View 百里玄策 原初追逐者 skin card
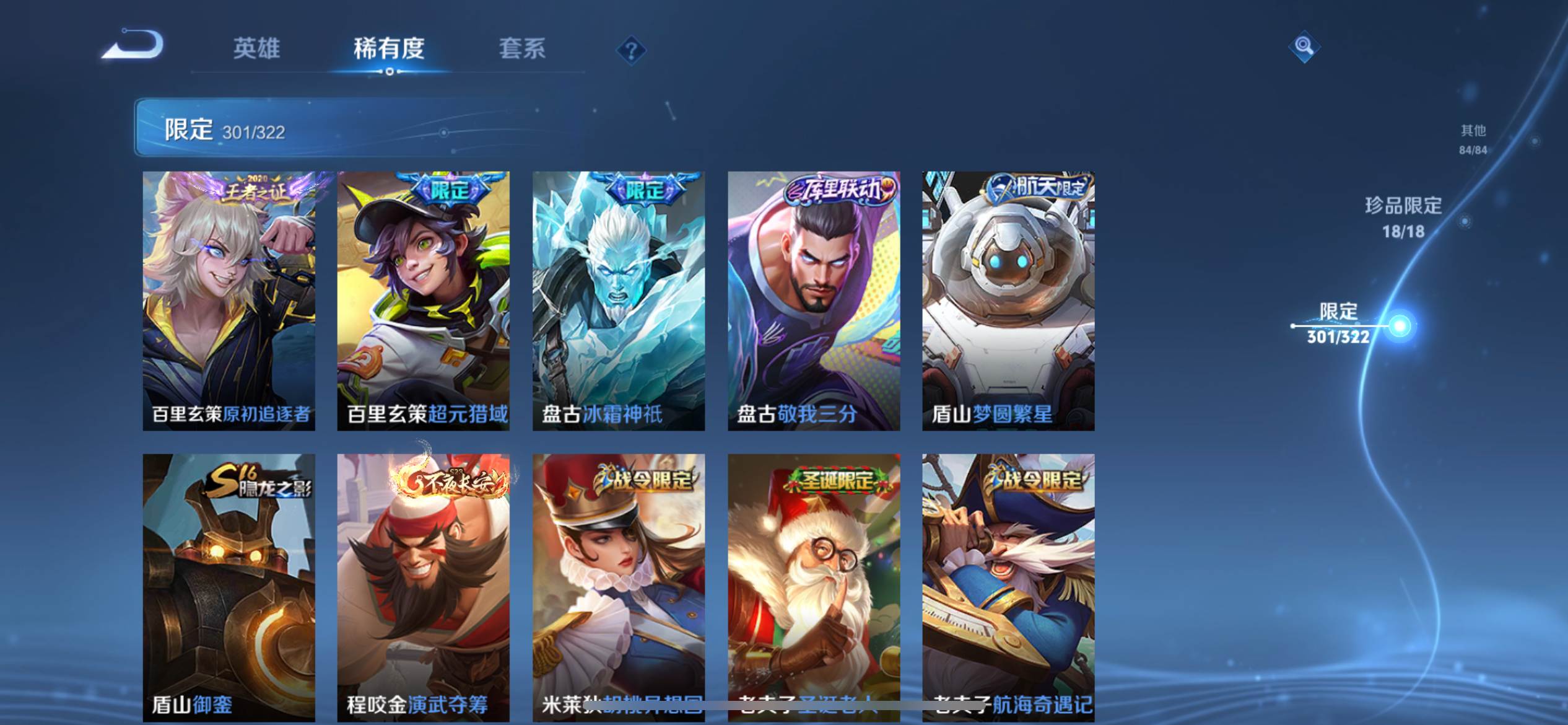The height and width of the screenshot is (725, 1568). point(229,301)
